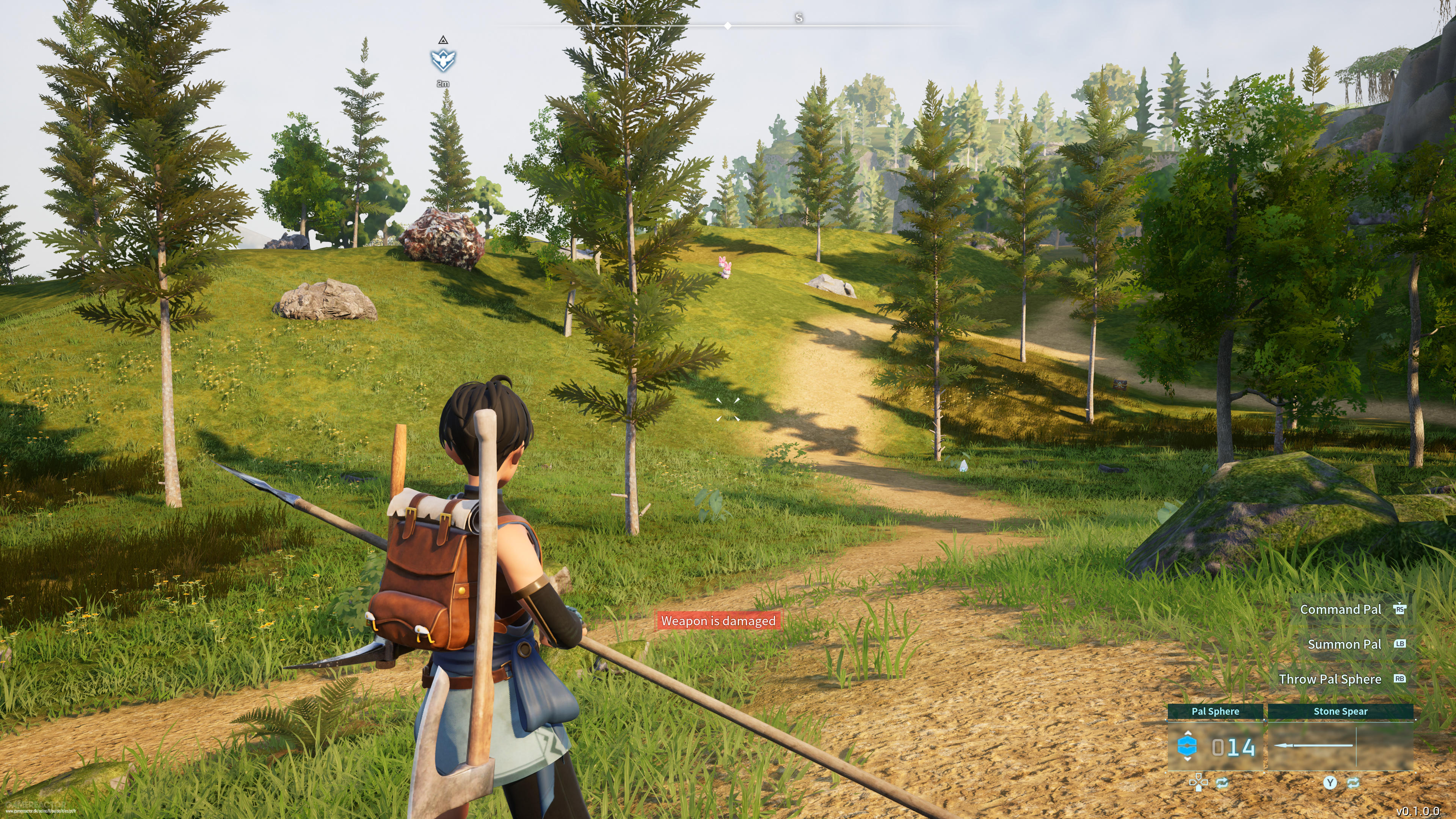Click the Command Pal action label
The height and width of the screenshot is (819, 1456).
click(x=1340, y=609)
